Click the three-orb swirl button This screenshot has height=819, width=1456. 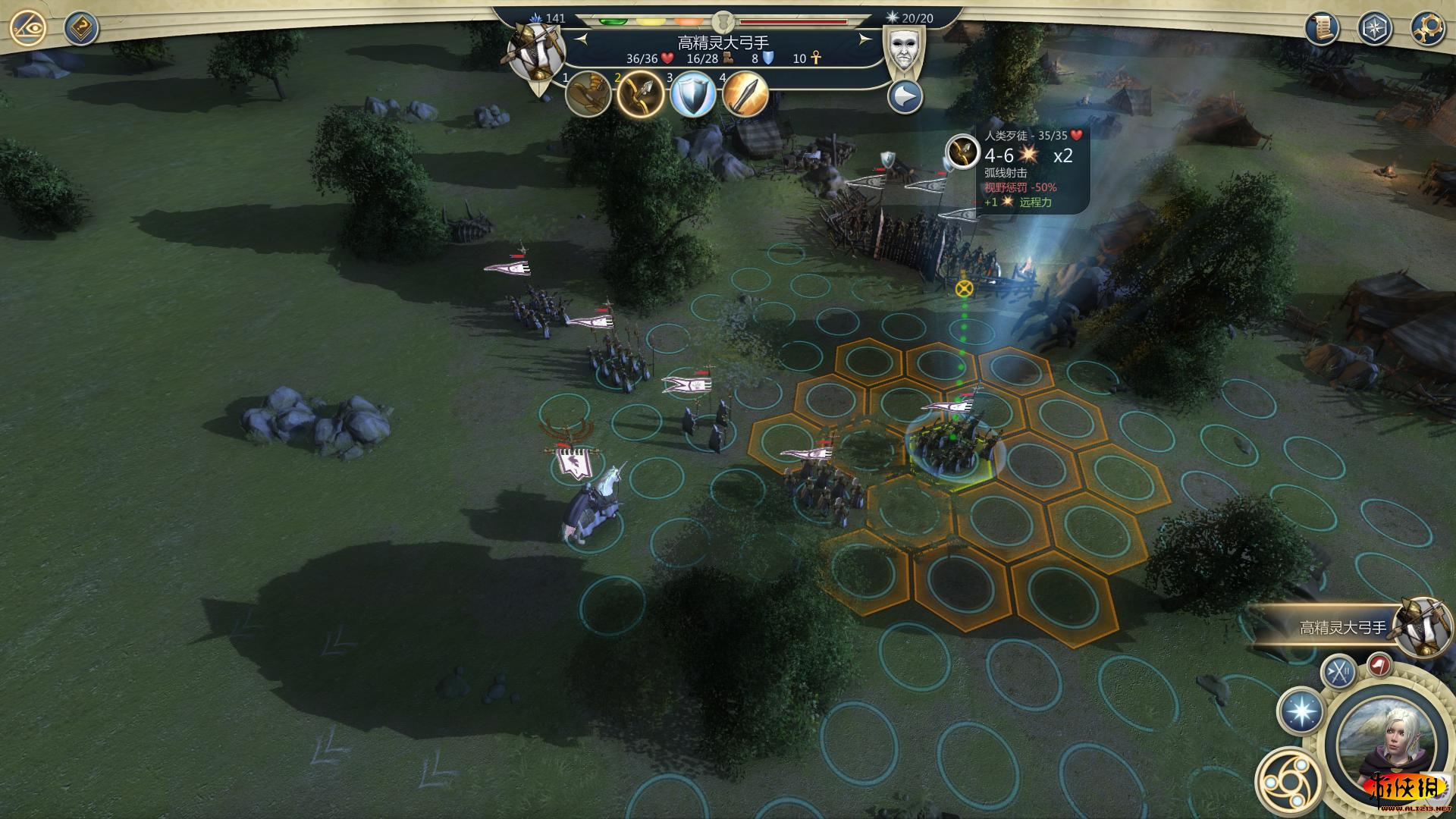coord(1289,781)
